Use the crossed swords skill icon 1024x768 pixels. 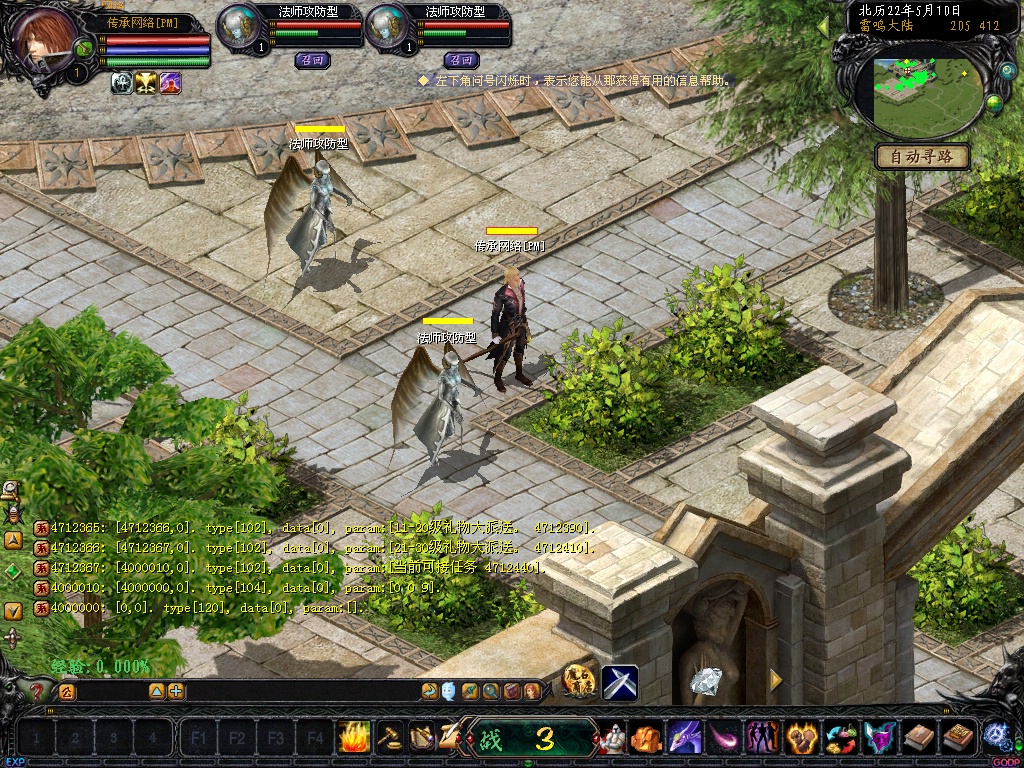(x=620, y=682)
